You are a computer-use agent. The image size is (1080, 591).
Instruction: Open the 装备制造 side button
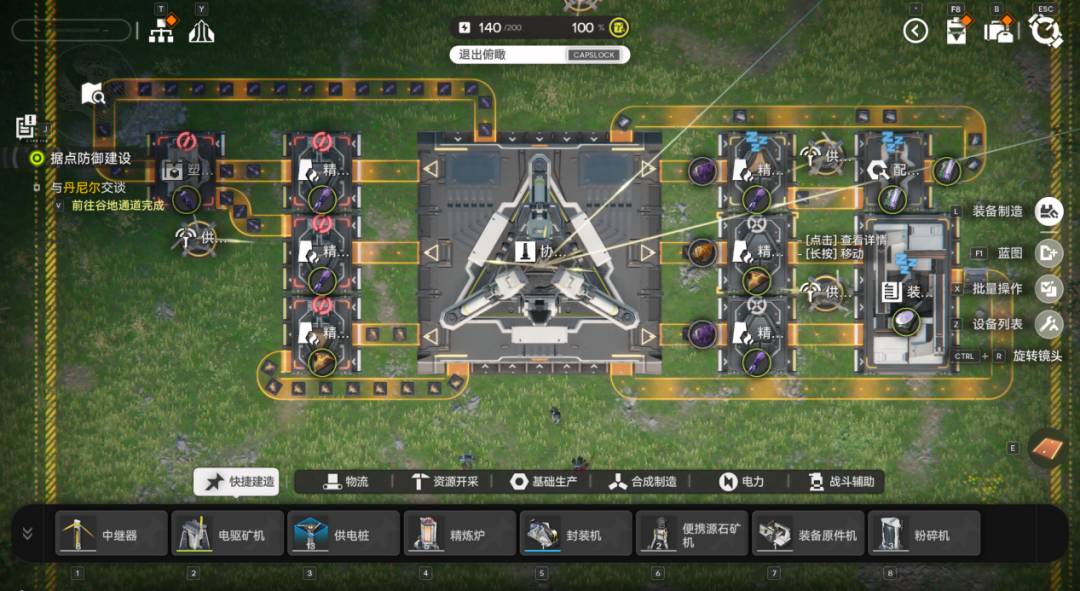coord(1048,211)
